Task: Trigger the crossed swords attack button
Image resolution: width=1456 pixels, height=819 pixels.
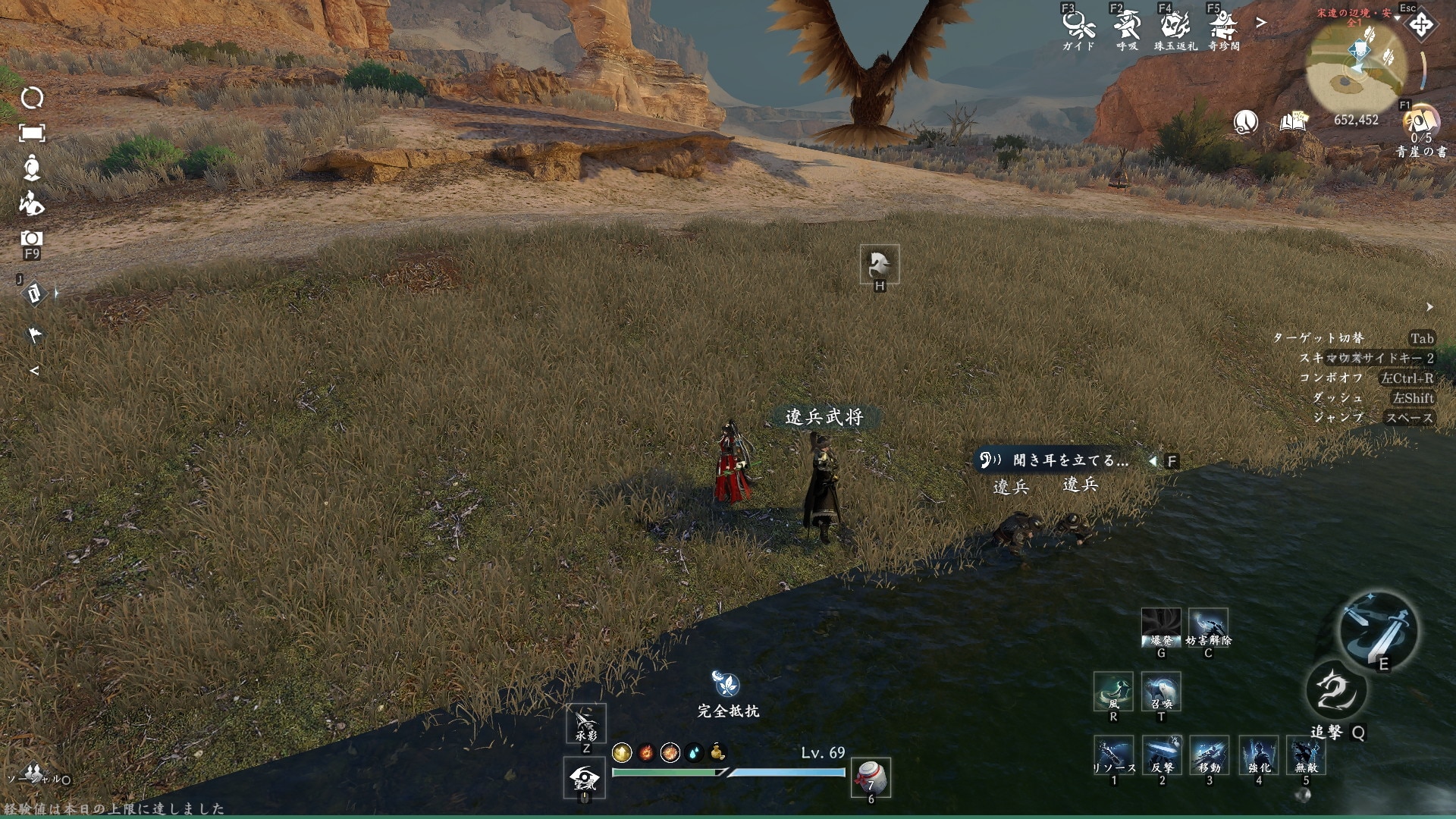Action: (1378, 629)
